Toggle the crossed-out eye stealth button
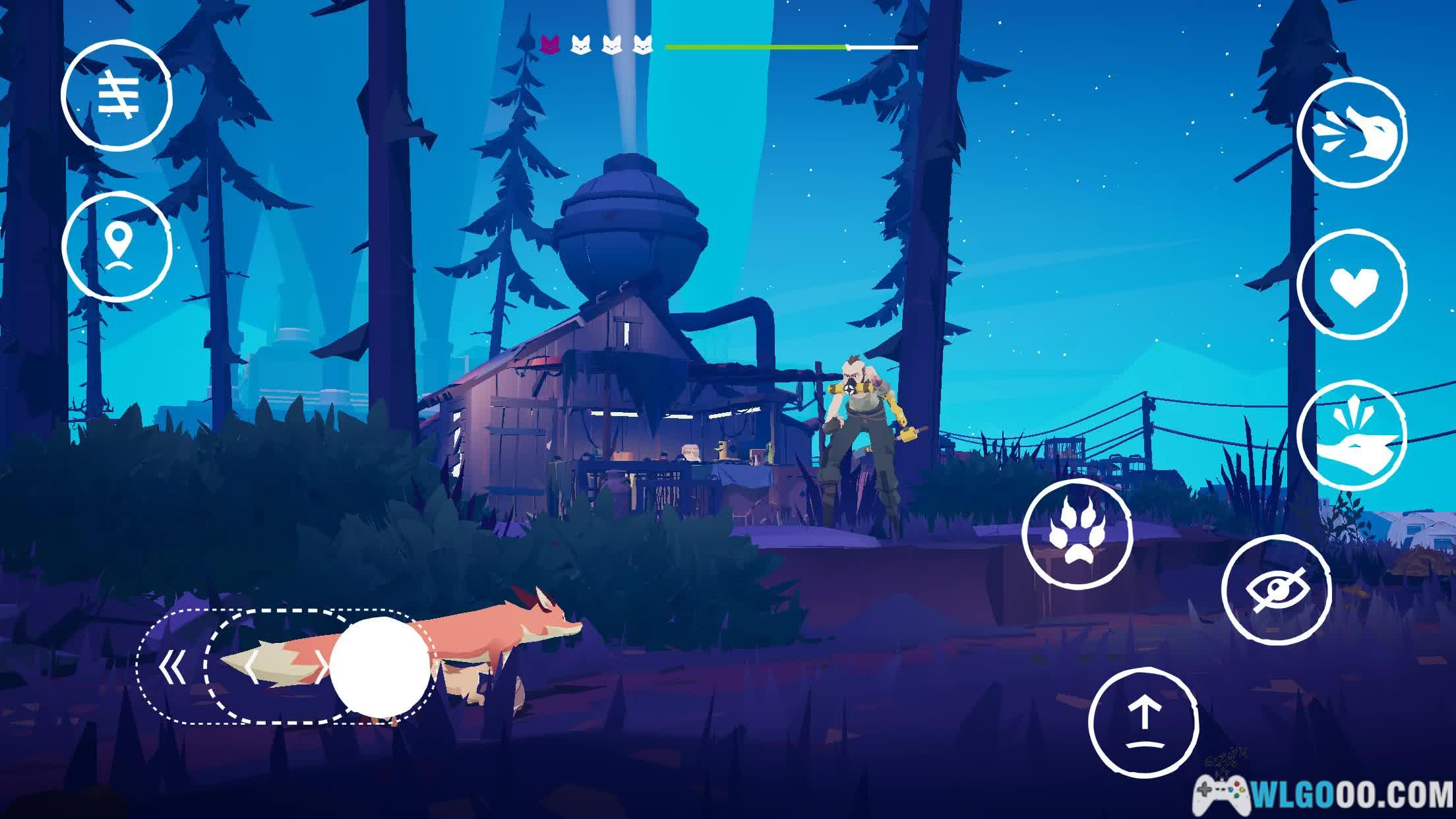 (1276, 590)
